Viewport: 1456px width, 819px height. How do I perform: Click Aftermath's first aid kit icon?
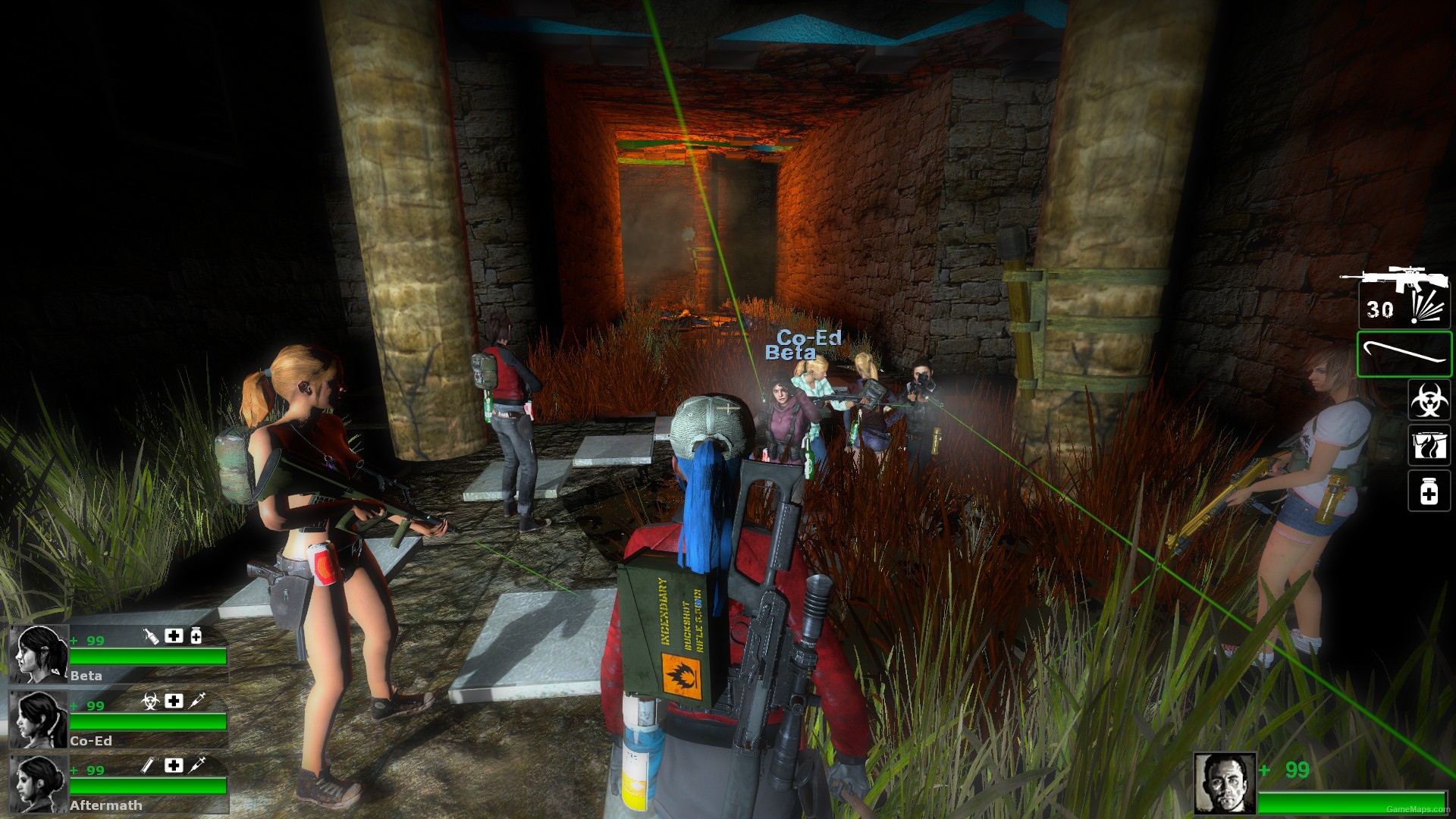click(x=174, y=765)
